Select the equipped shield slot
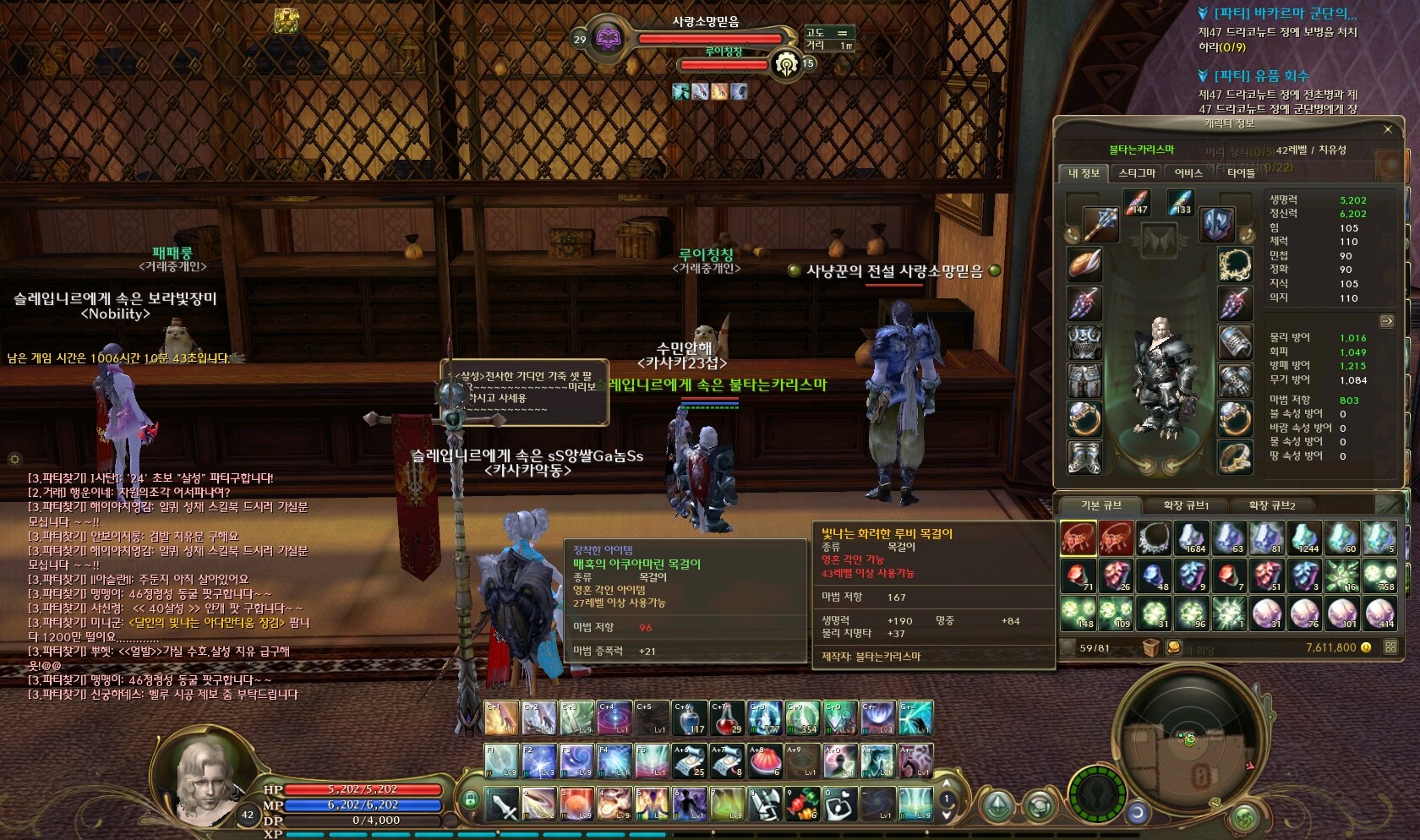The image size is (1420, 840). coord(1216,225)
